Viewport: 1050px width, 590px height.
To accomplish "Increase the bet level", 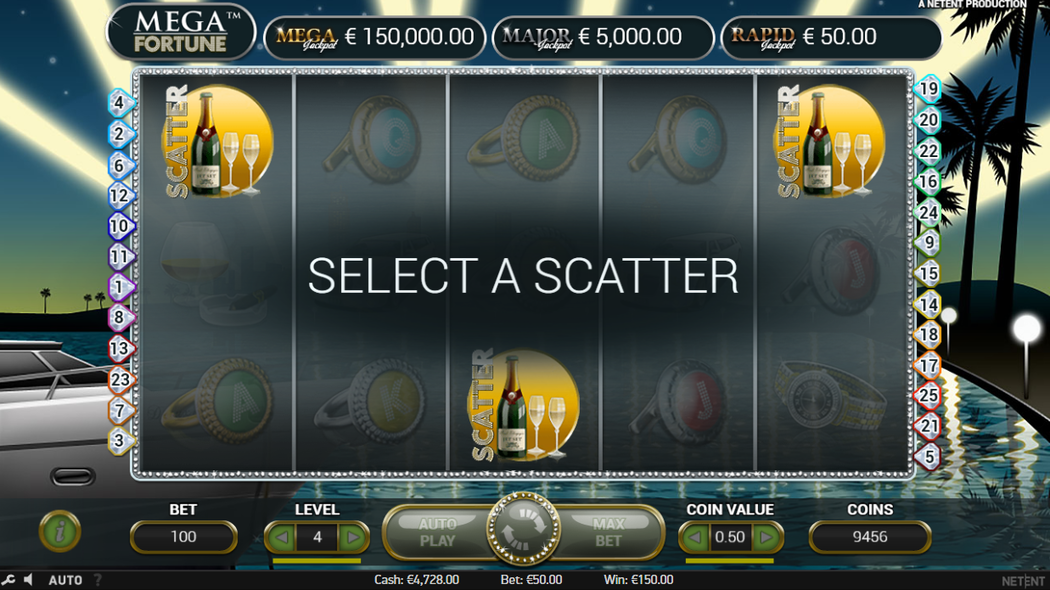I will [x=352, y=538].
